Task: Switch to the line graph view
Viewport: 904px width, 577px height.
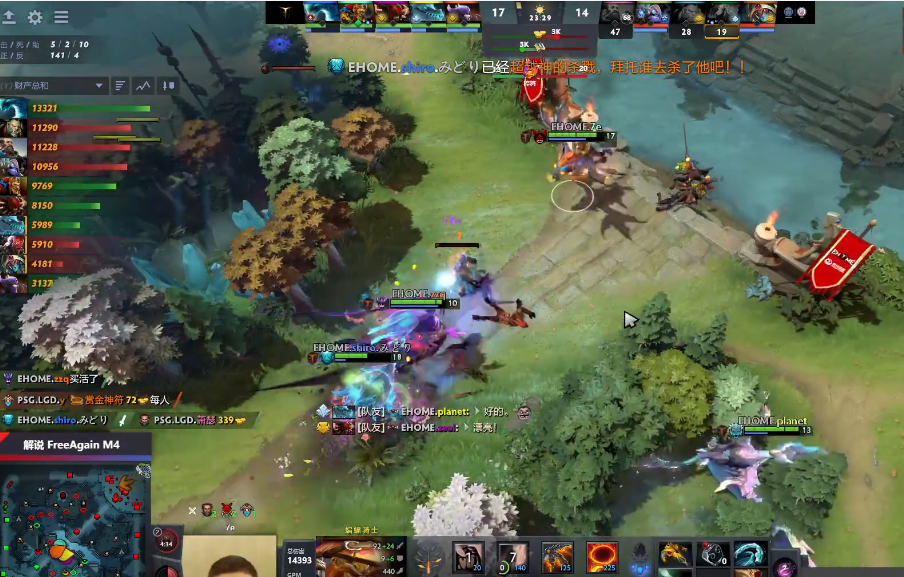Action: [144, 86]
